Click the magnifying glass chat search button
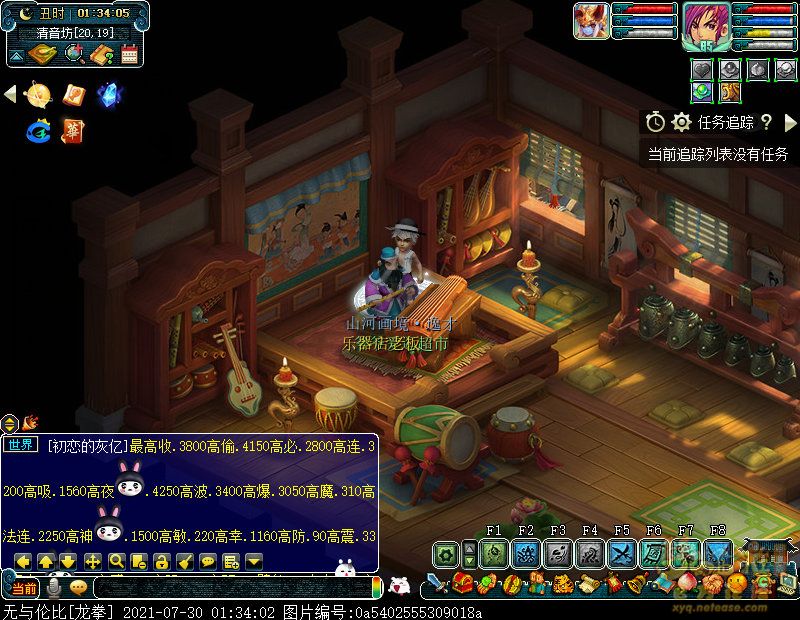Image resolution: width=800 pixels, height=620 pixels. (116, 561)
